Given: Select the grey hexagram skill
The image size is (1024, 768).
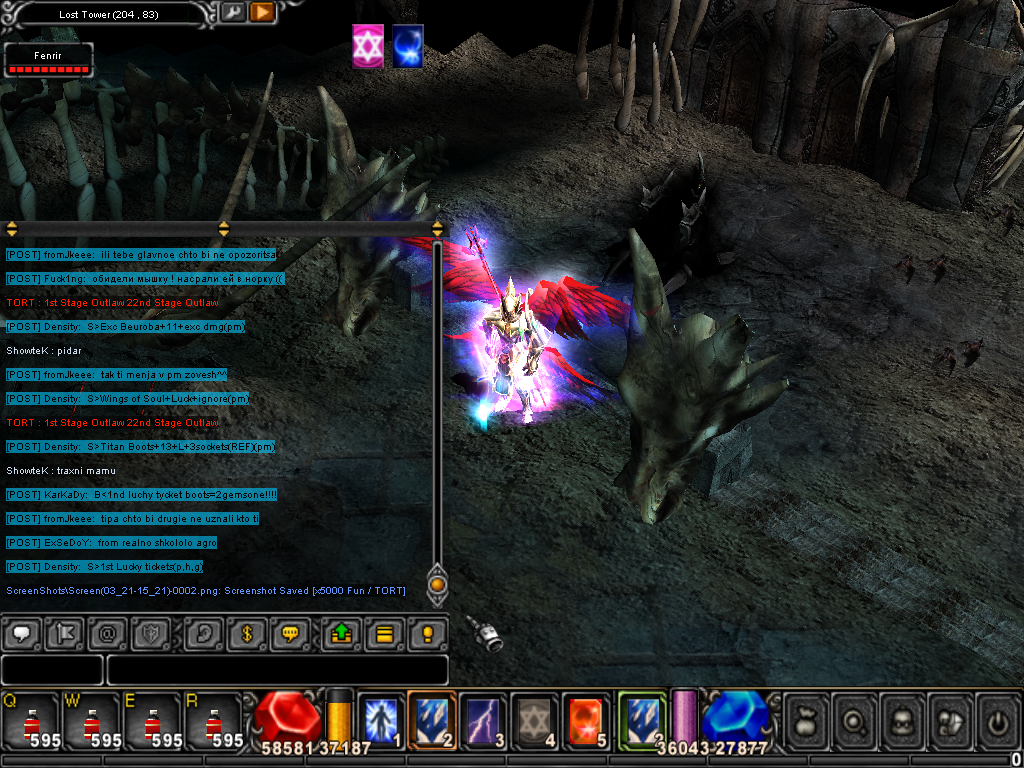Looking at the screenshot, I should (535, 719).
